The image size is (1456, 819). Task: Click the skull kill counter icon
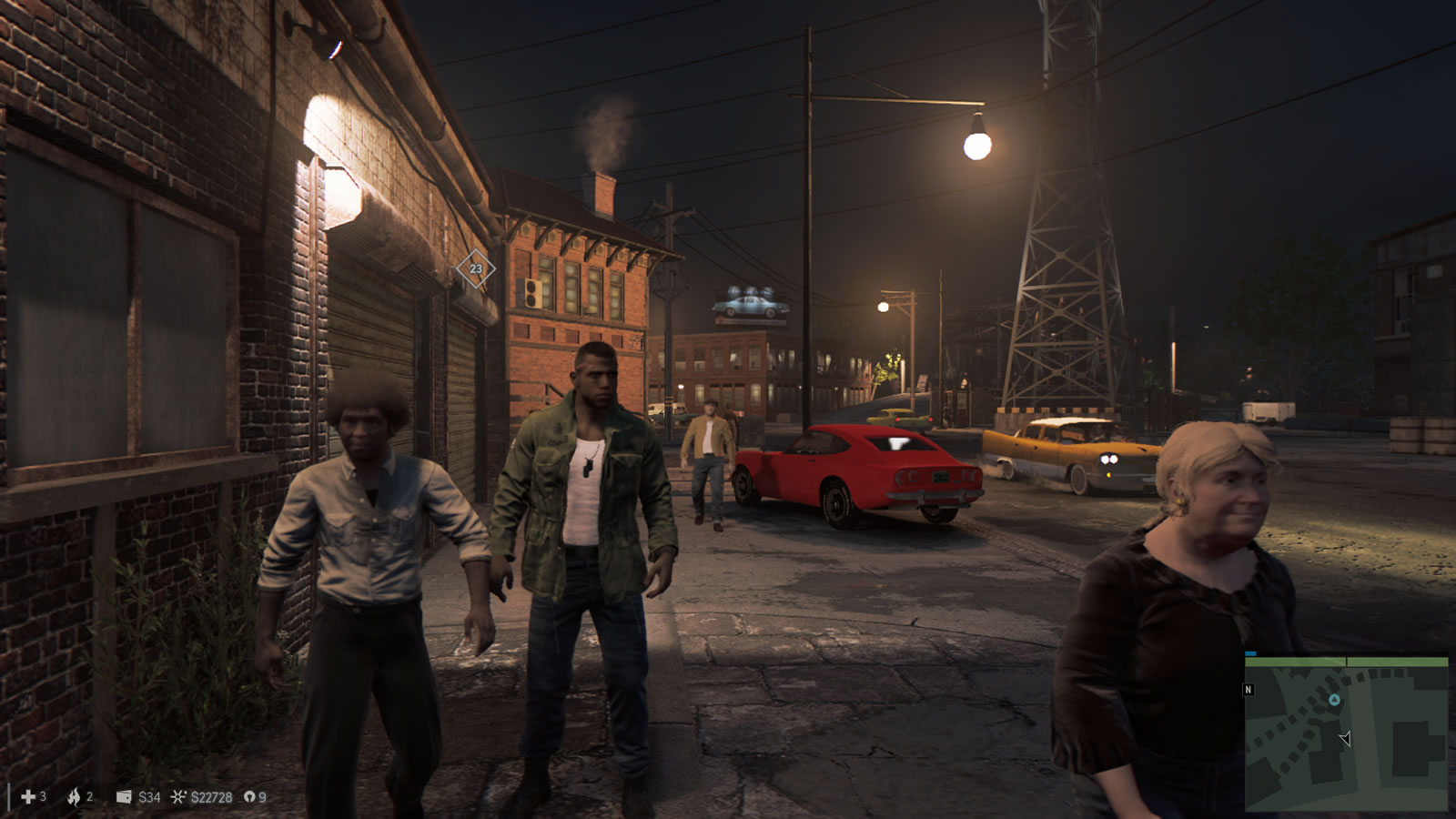click(x=249, y=797)
